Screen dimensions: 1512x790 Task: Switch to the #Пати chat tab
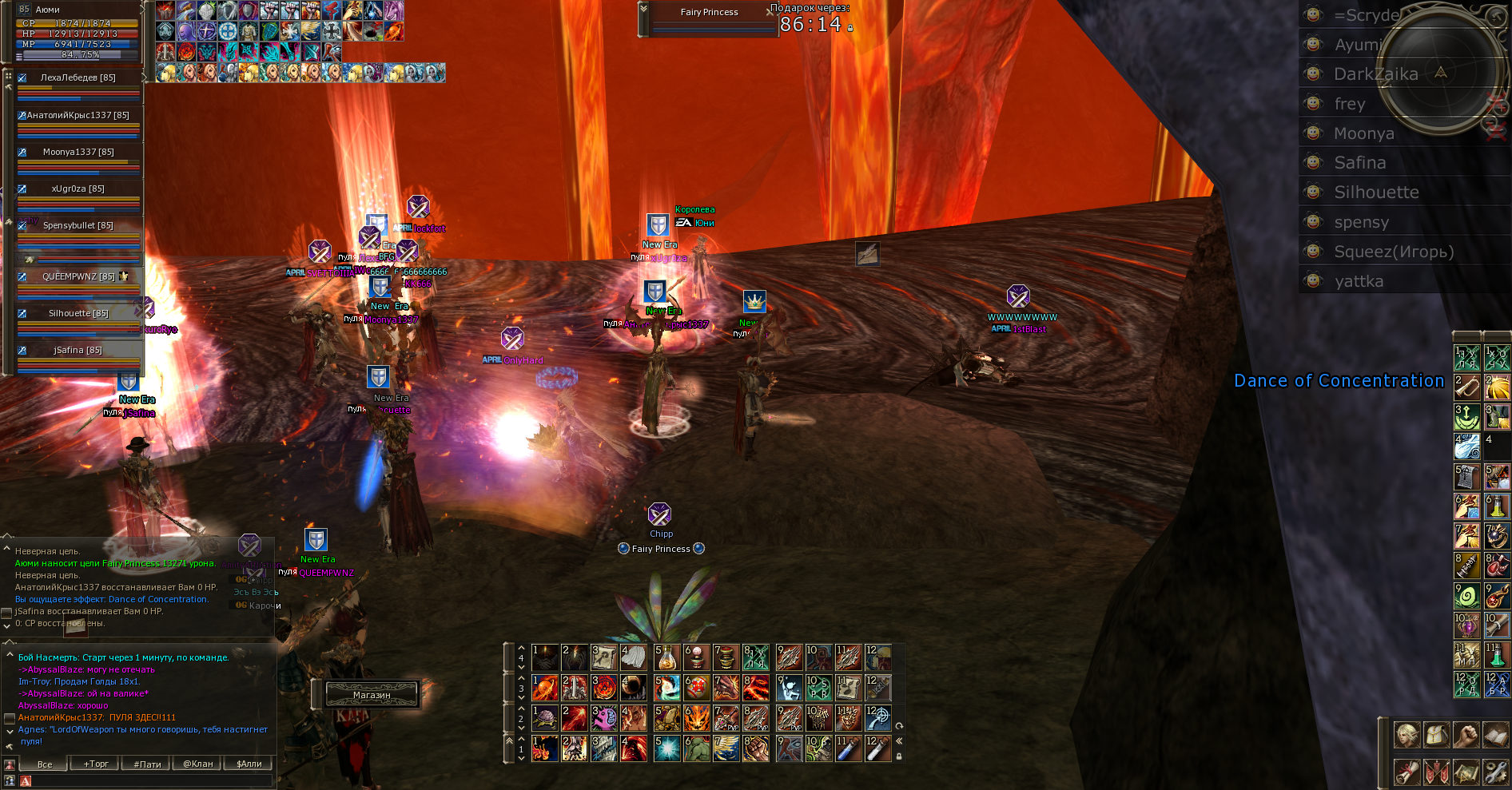coord(147,764)
